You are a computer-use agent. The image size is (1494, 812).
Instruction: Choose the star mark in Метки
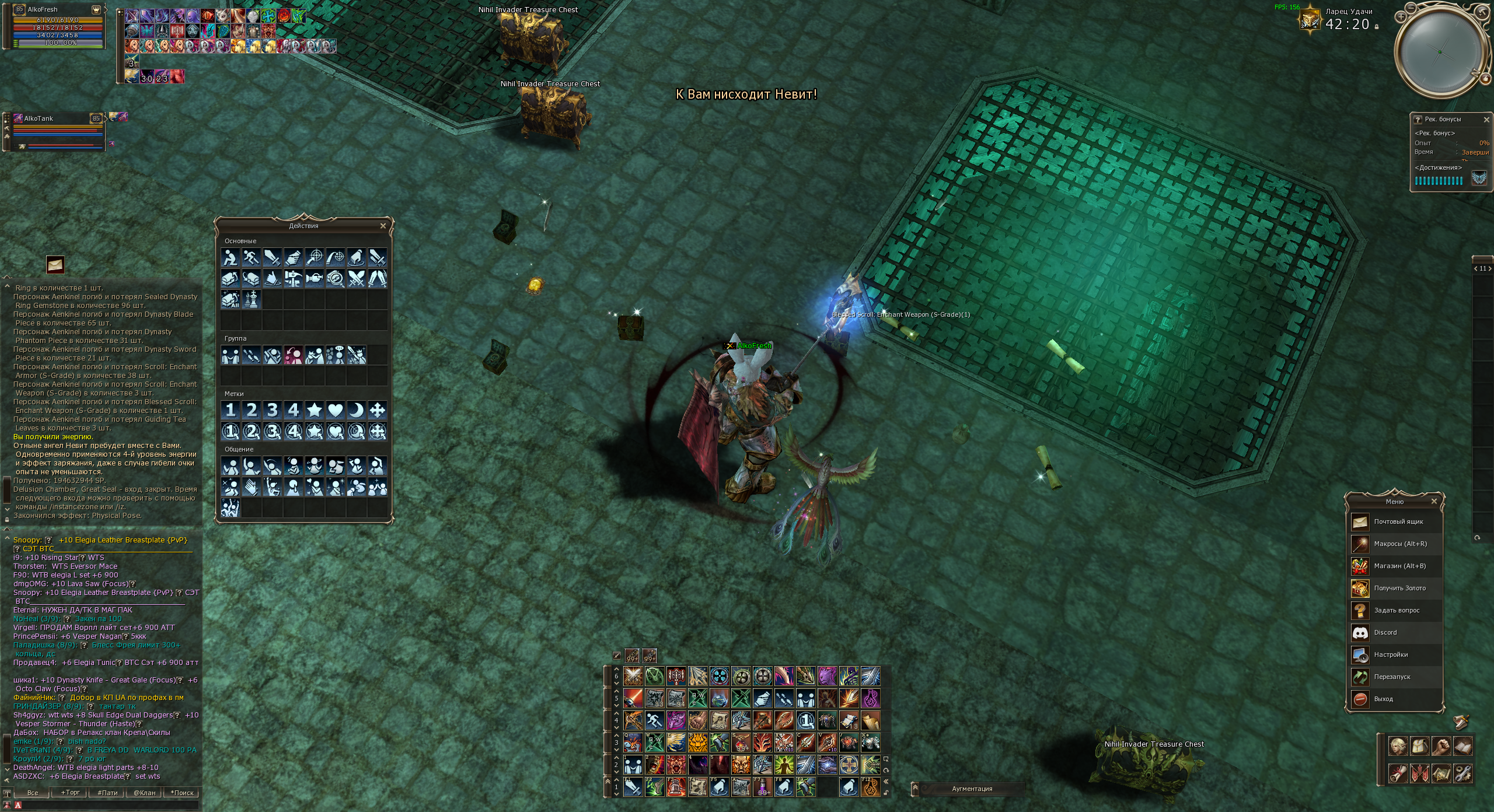coord(314,410)
